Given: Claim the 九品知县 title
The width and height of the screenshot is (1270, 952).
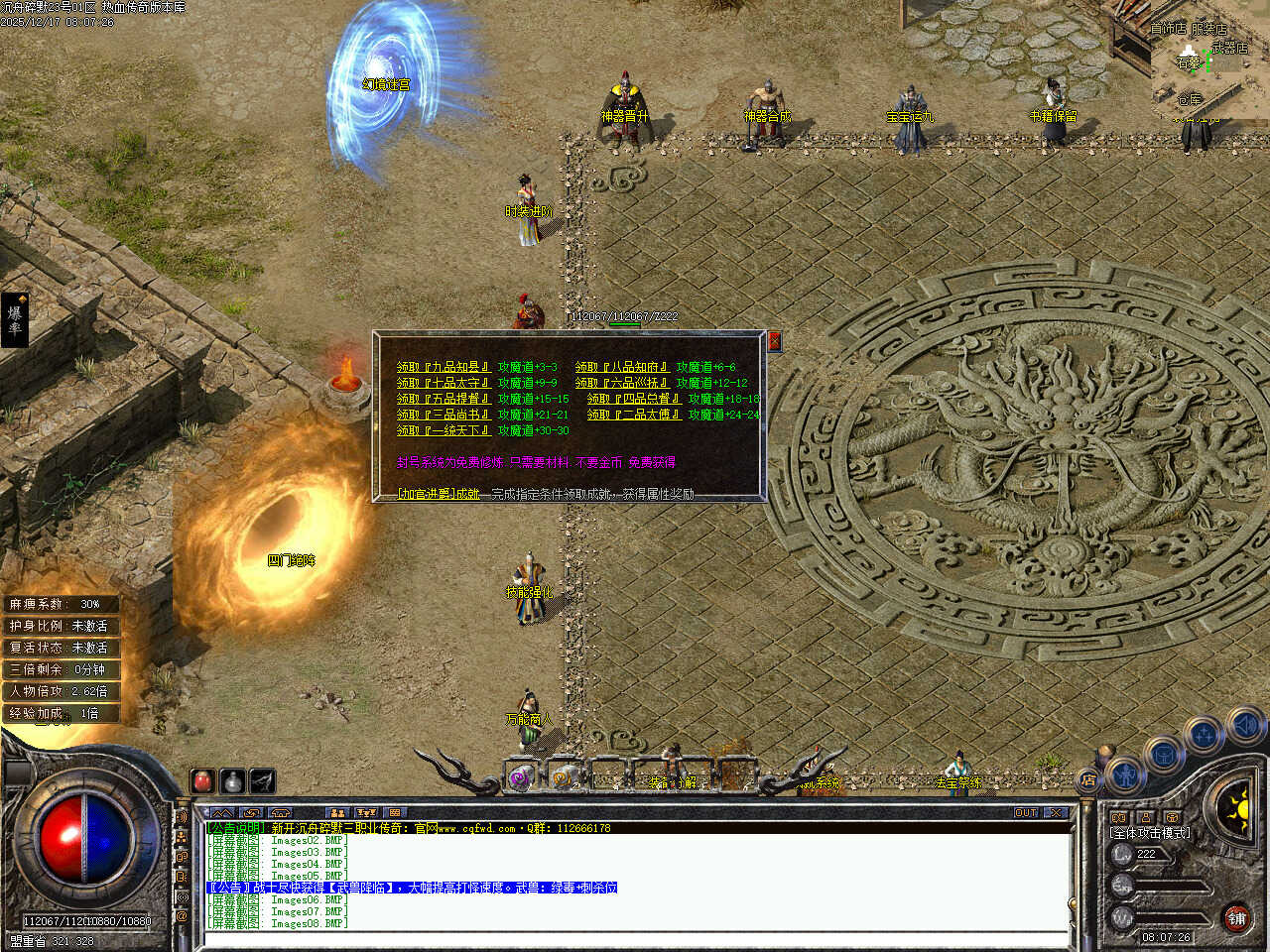Looking at the screenshot, I should point(444,367).
